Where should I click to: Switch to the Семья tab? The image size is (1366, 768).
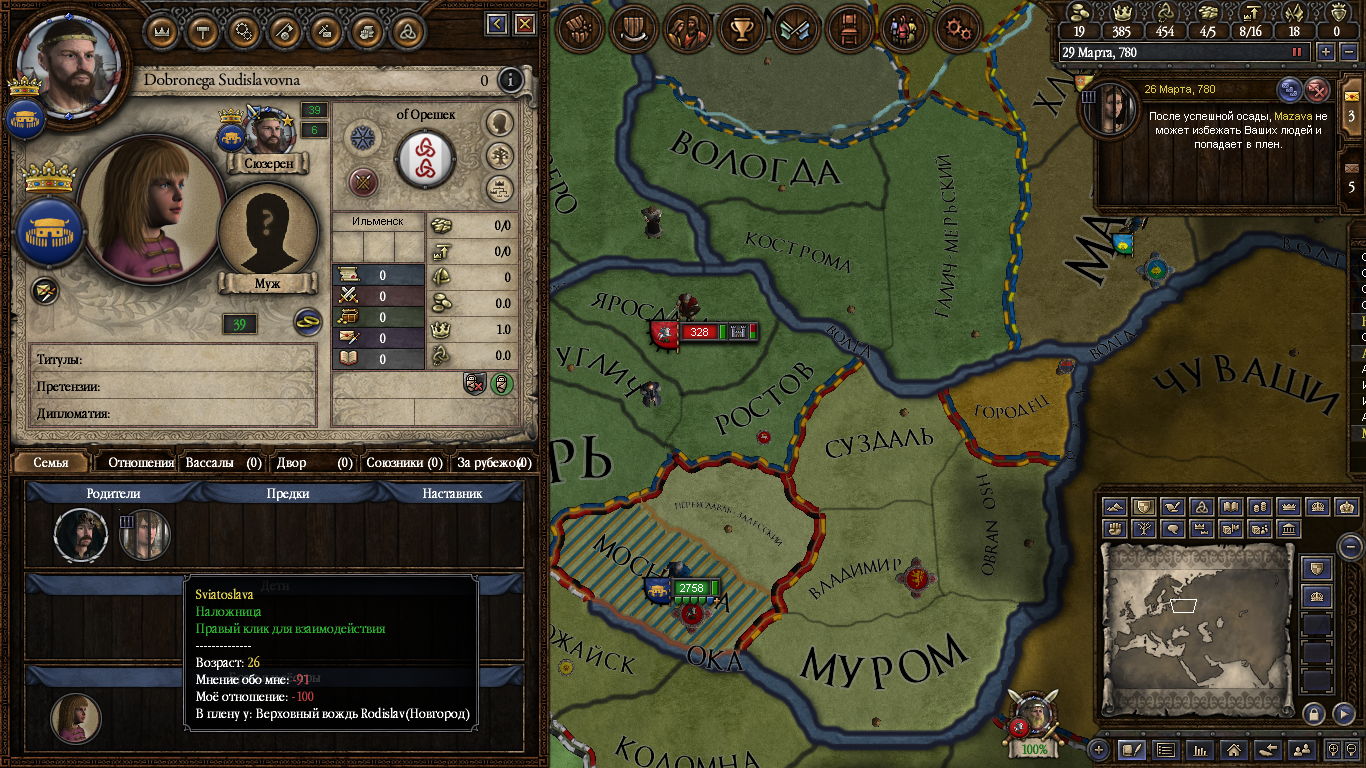pos(51,463)
